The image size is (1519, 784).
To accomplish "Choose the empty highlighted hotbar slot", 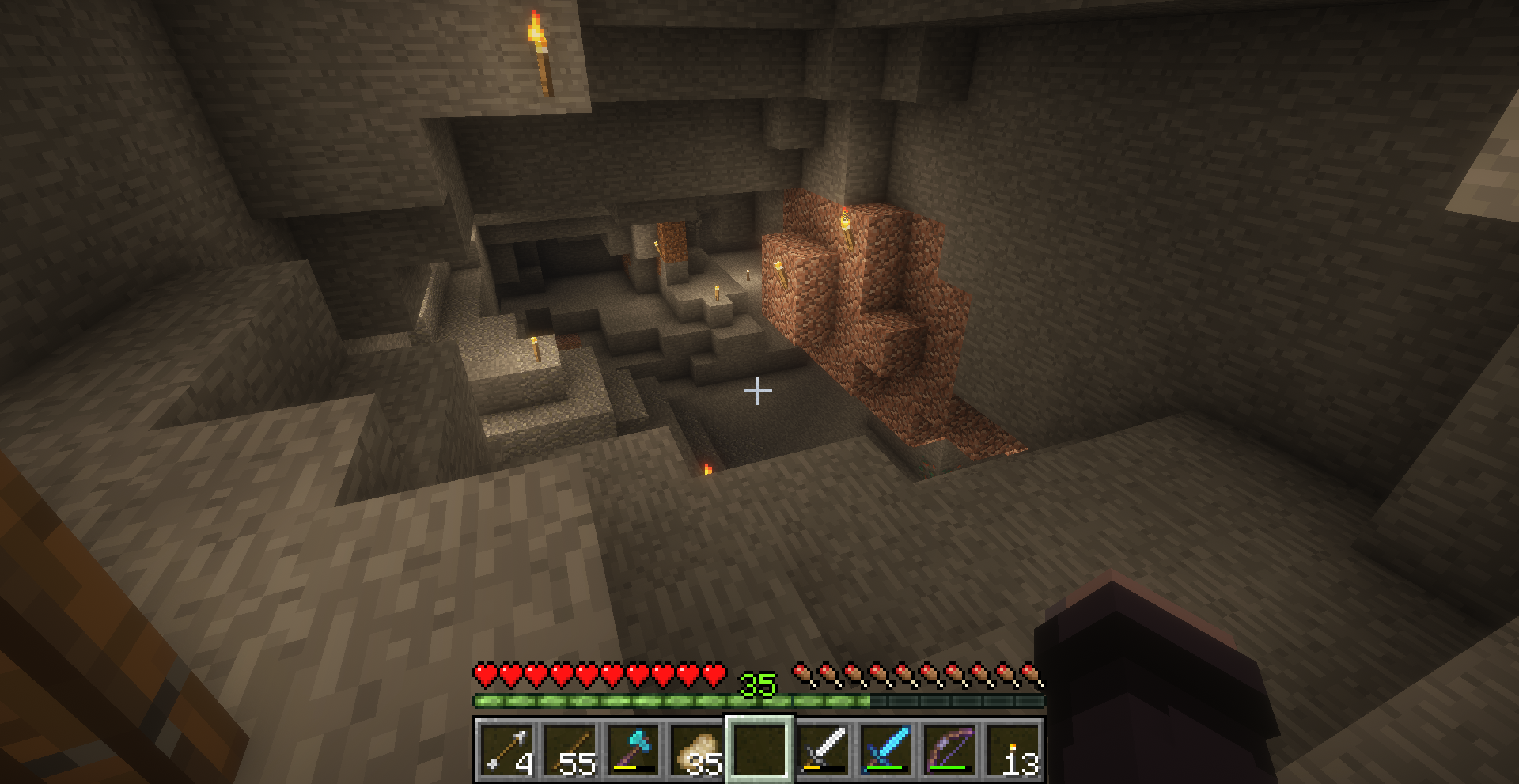I will pyautogui.click(x=759, y=748).
